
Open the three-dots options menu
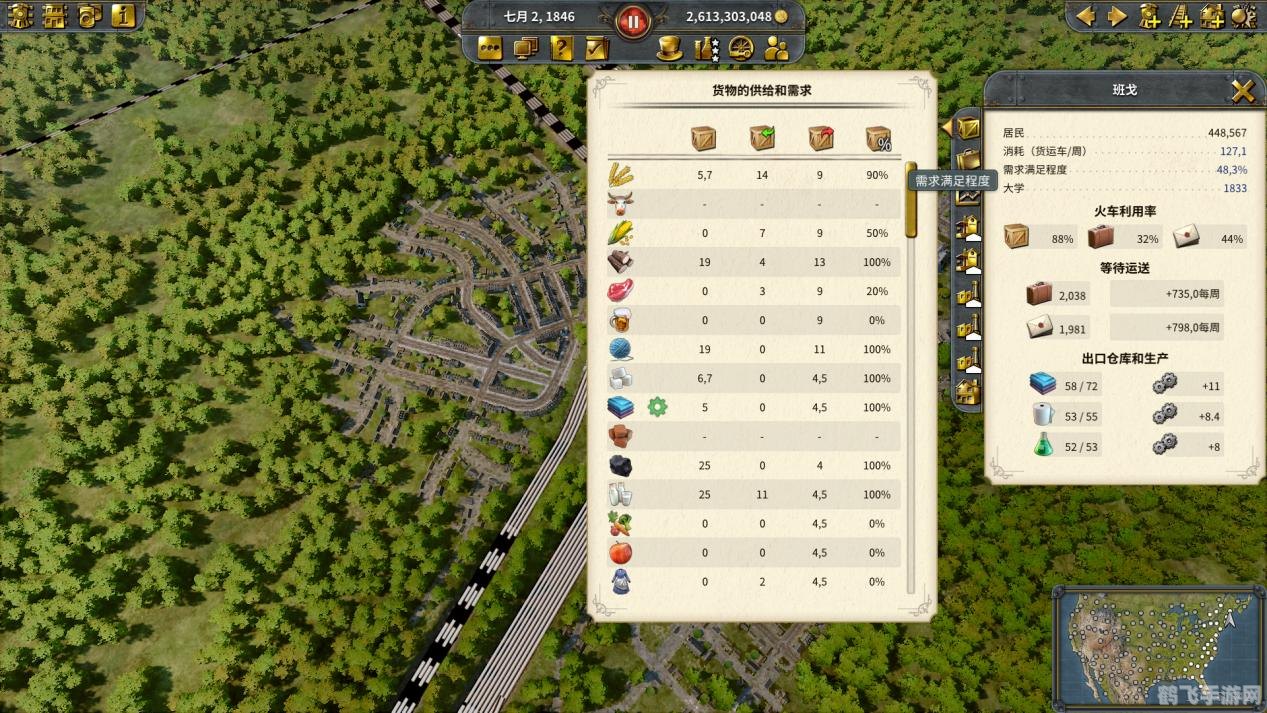click(x=490, y=48)
